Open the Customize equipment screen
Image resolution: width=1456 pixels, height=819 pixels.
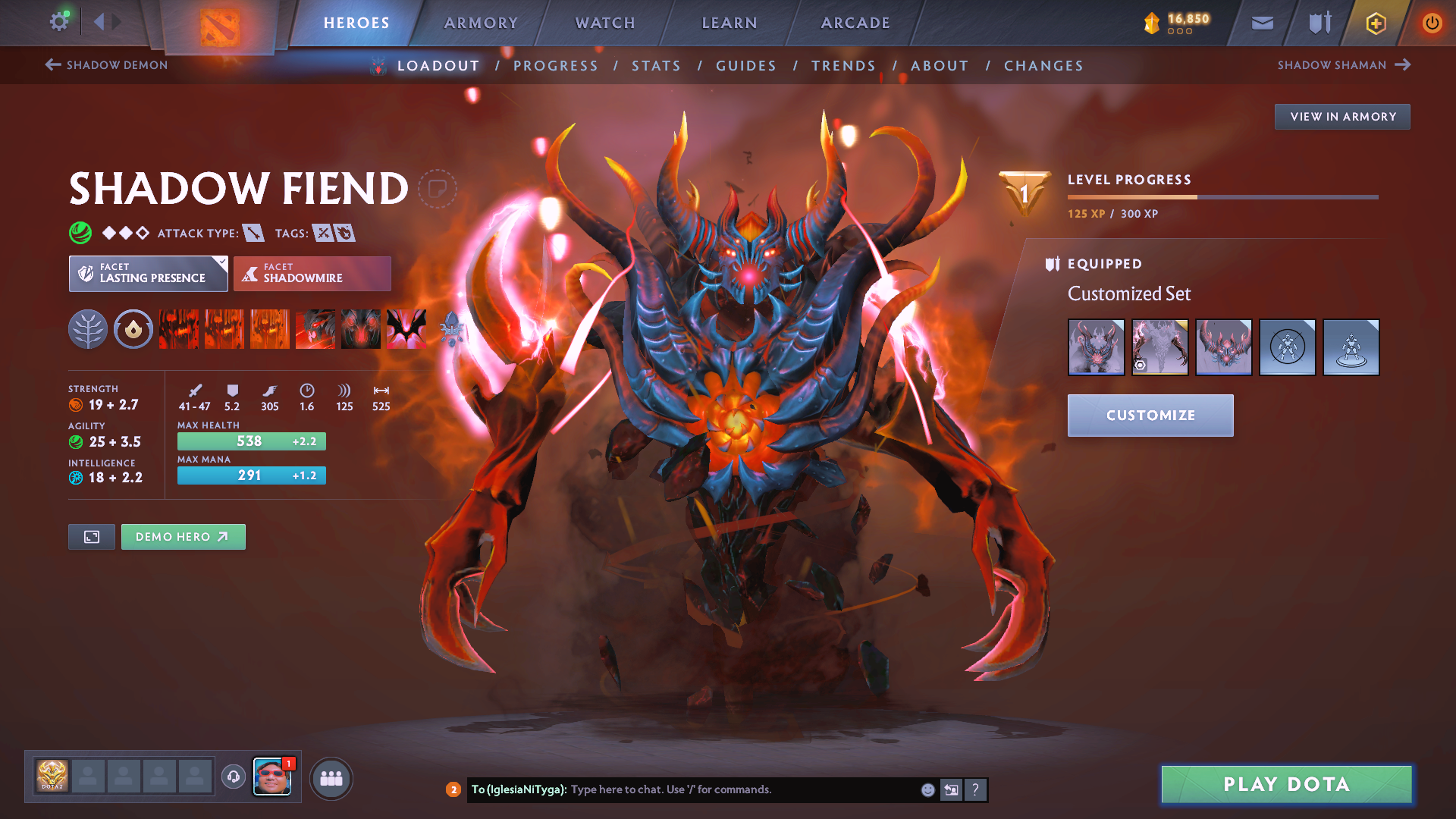pos(1150,416)
